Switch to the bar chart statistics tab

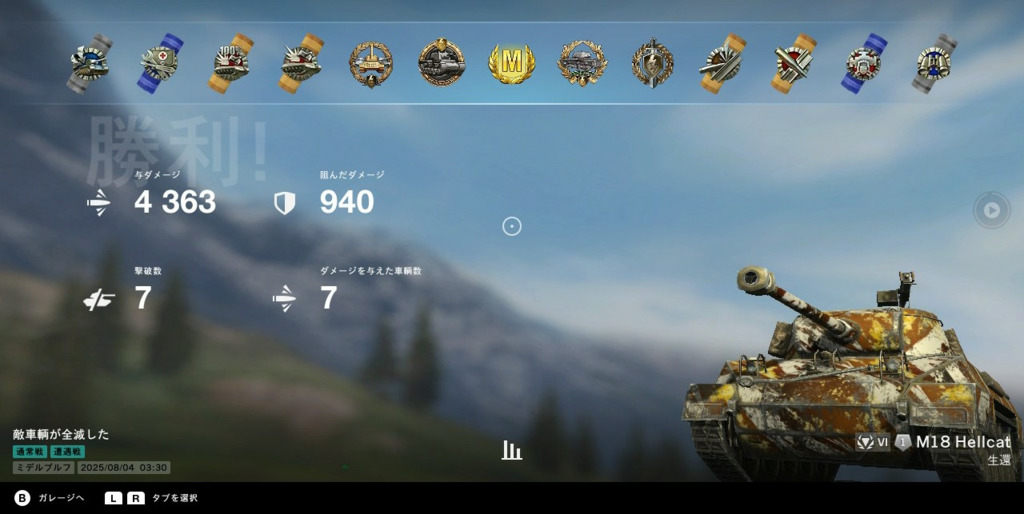[512, 450]
